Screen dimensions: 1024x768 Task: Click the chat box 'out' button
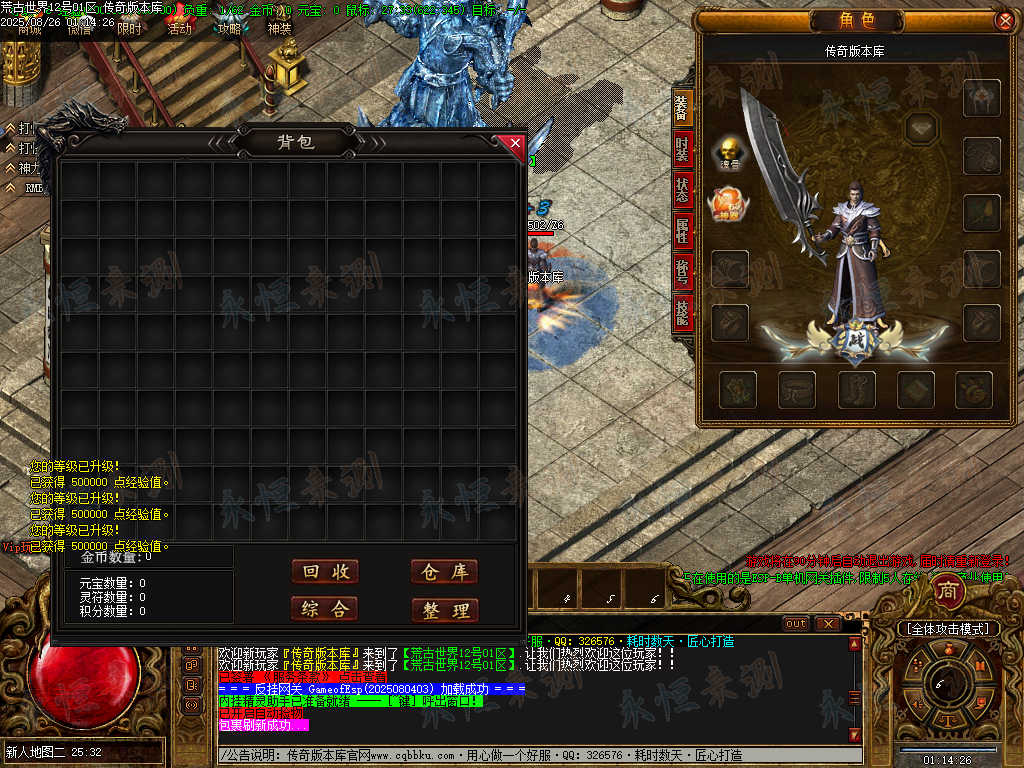pos(796,623)
